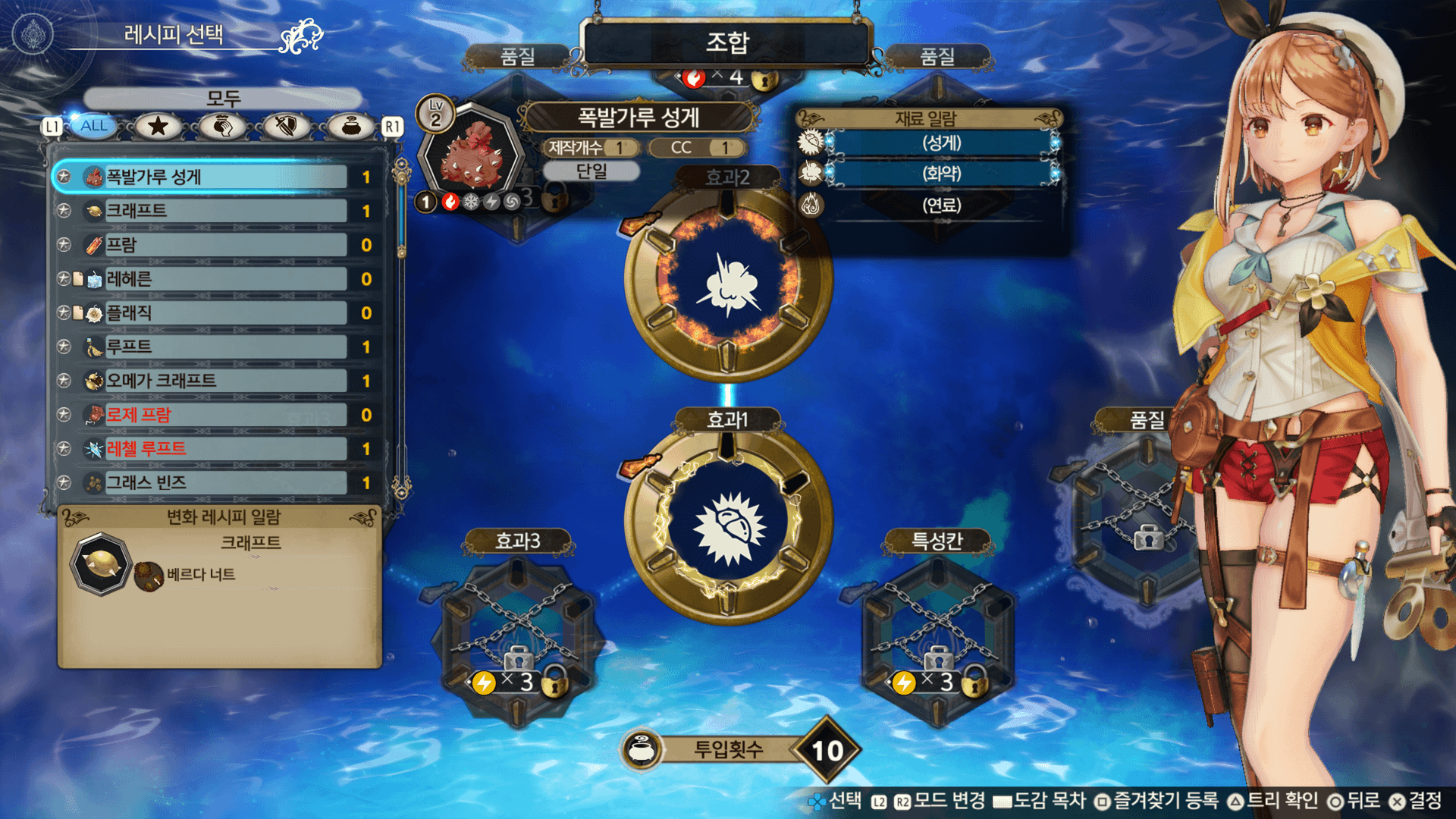The width and height of the screenshot is (1456, 819).
Task: Click the 크래프트 morph recipe icon
Action: (101, 563)
